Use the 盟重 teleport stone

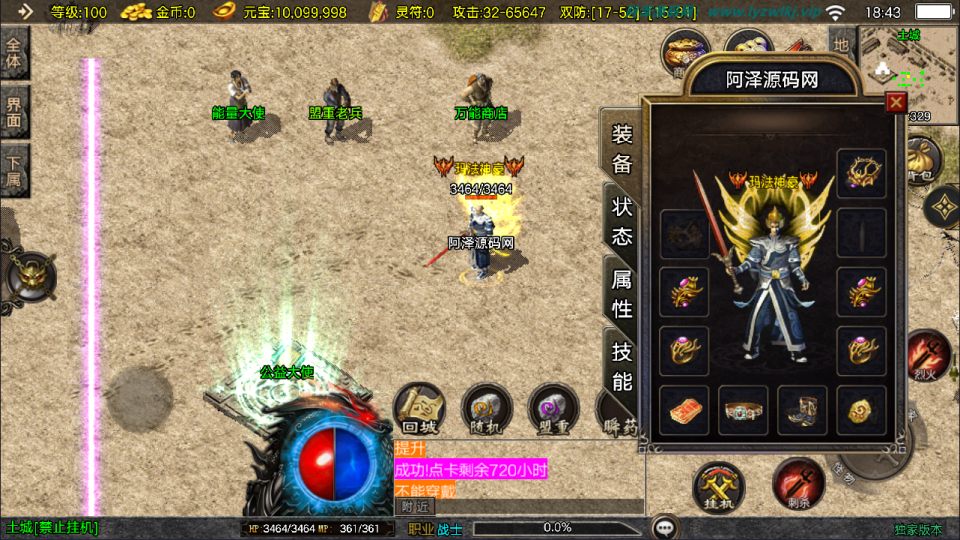click(554, 409)
